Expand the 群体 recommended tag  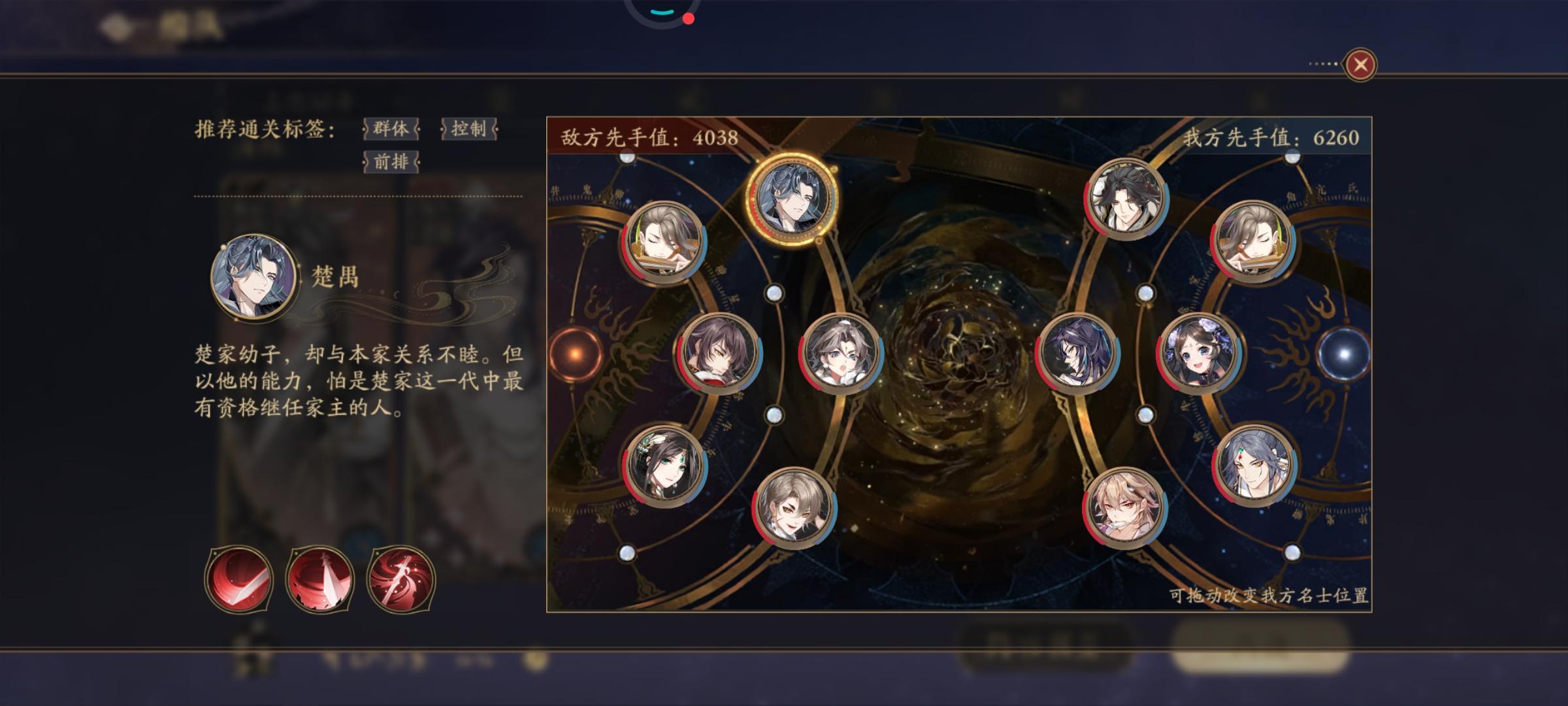[390, 130]
